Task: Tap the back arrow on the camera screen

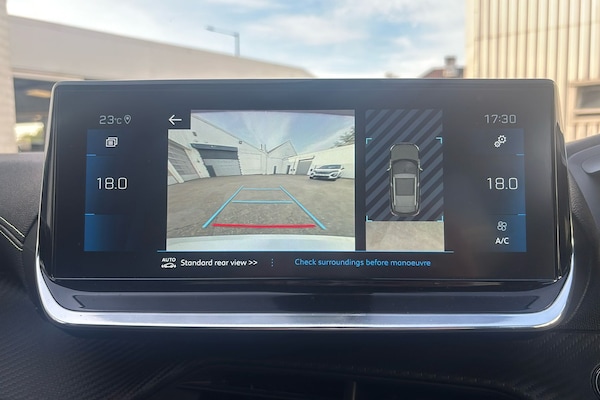Action: click(175, 120)
